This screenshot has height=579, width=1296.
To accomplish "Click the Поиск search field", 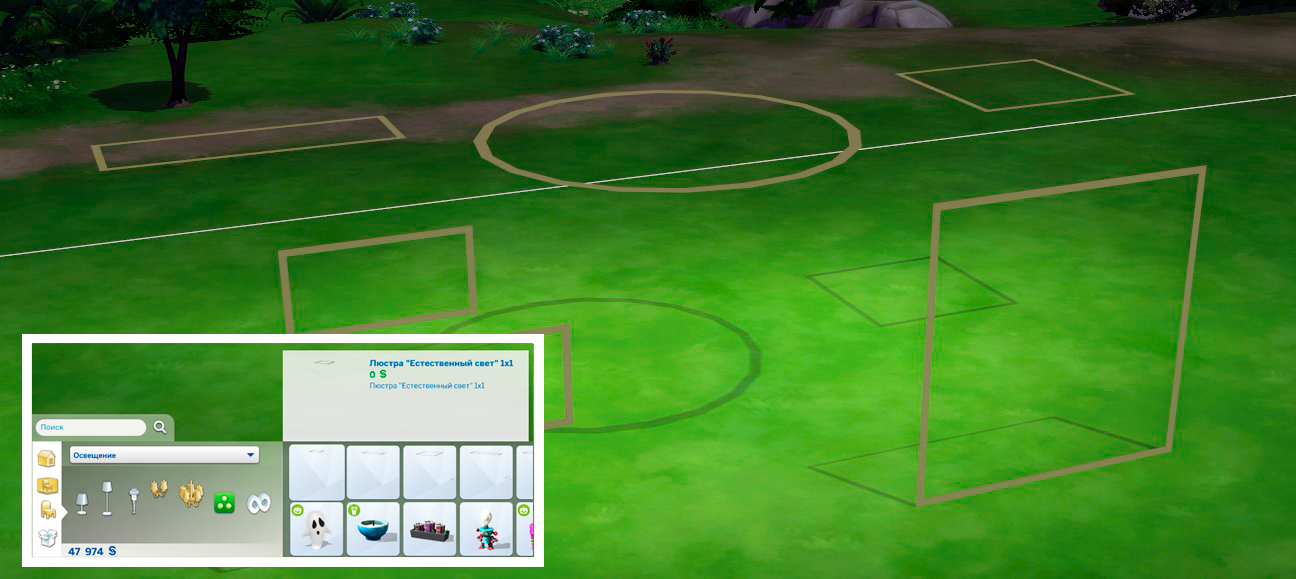I will coord(90,427).
